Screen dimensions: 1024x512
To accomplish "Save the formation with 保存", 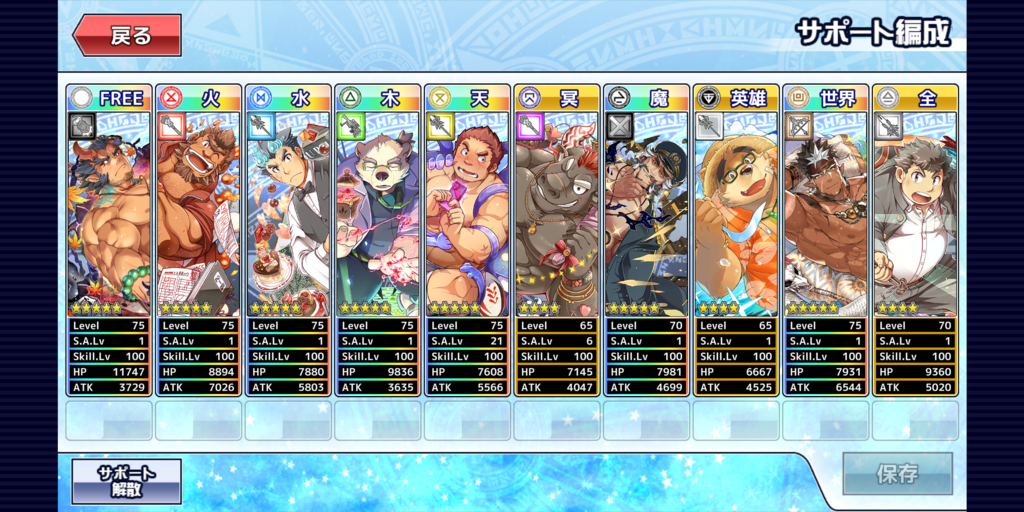I will (x=896, y=474).
